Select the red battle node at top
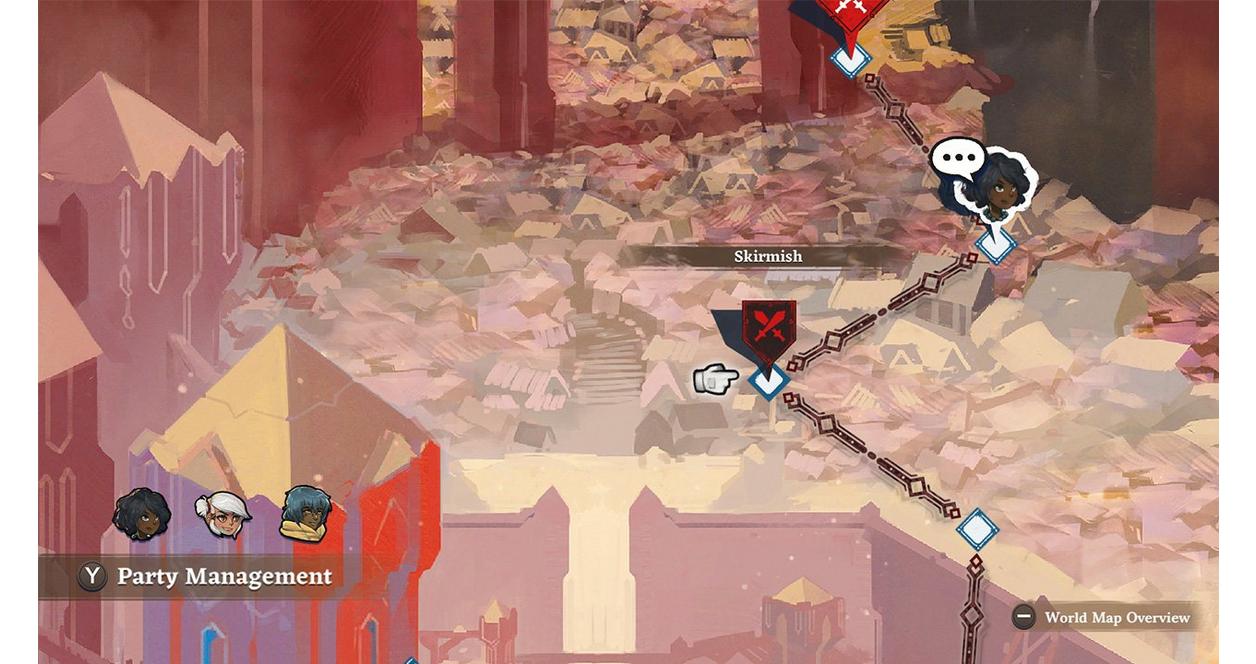 tap(851, 14)
